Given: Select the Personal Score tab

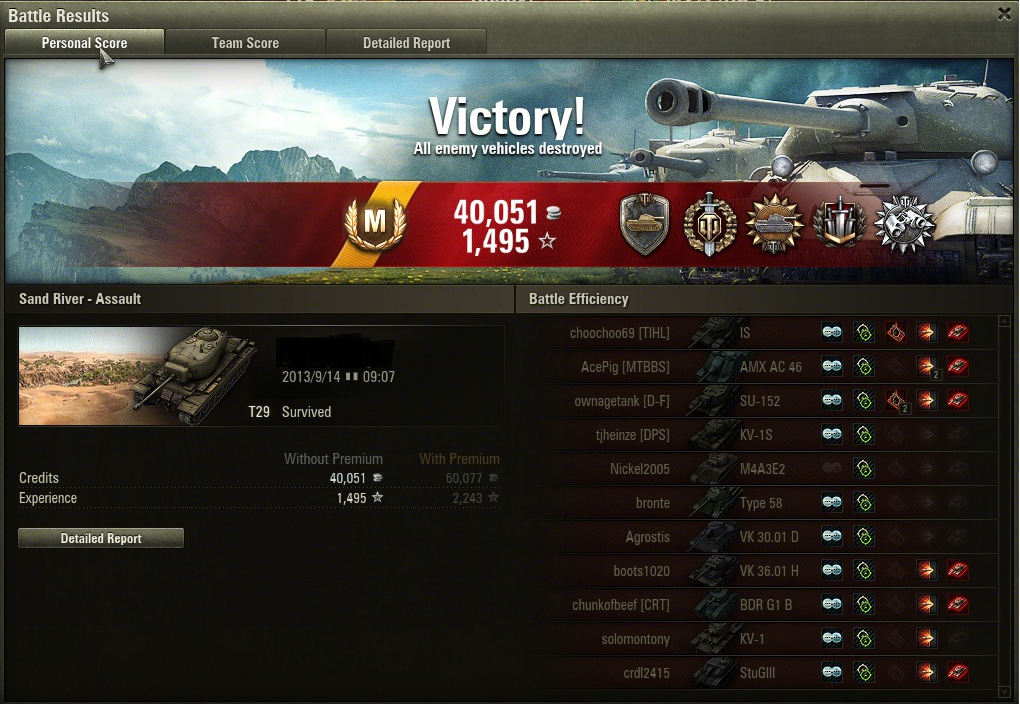Looking at the screenshot, I should point(84,43).
